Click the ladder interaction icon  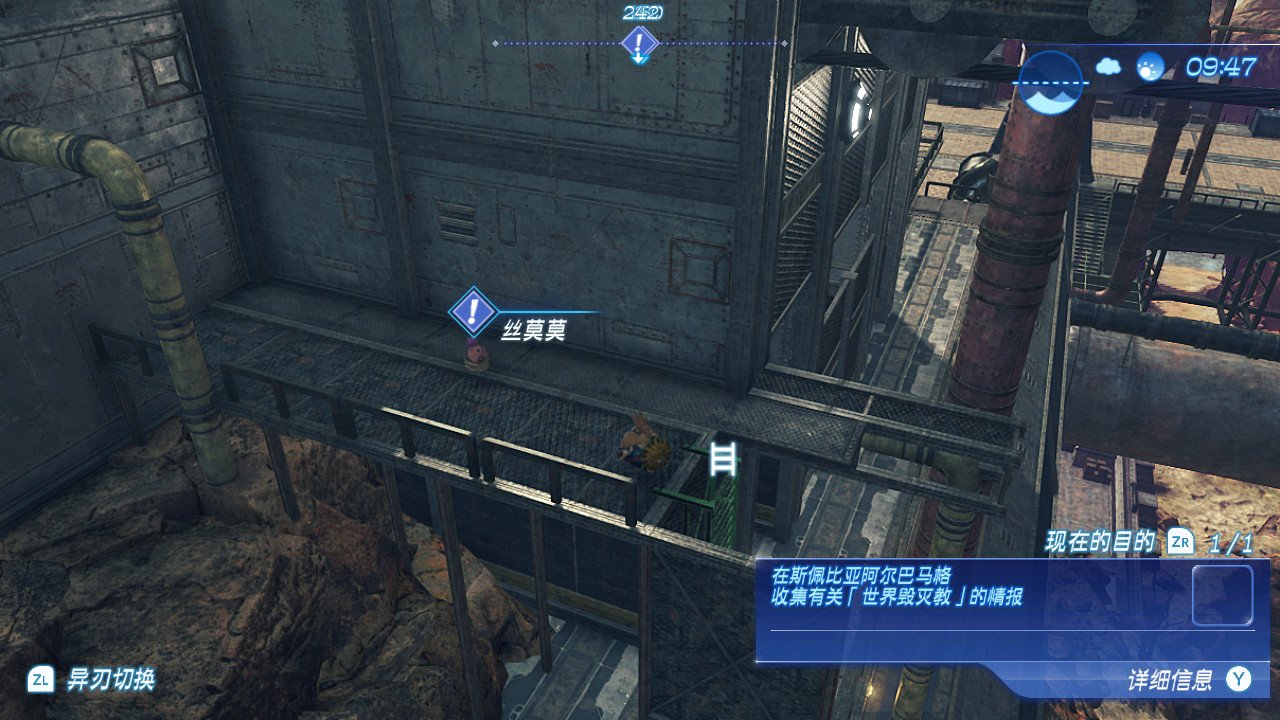722,459
